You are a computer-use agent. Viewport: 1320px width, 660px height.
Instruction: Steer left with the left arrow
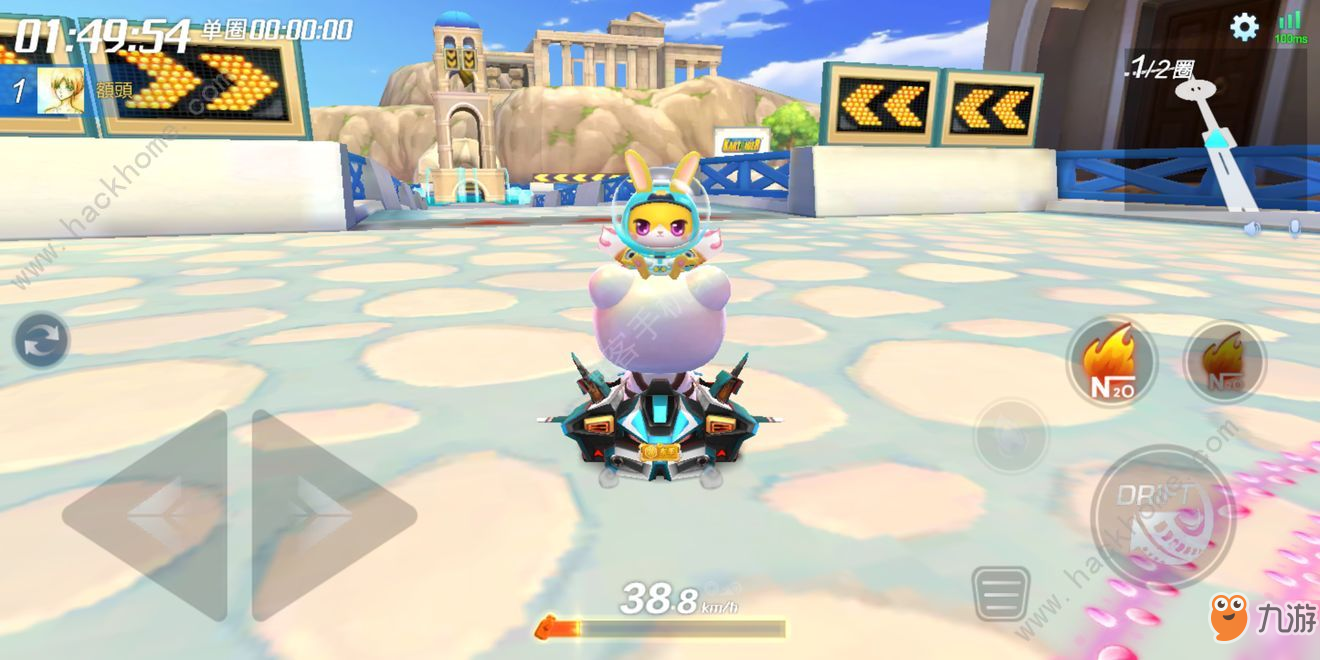click(148, 514)
